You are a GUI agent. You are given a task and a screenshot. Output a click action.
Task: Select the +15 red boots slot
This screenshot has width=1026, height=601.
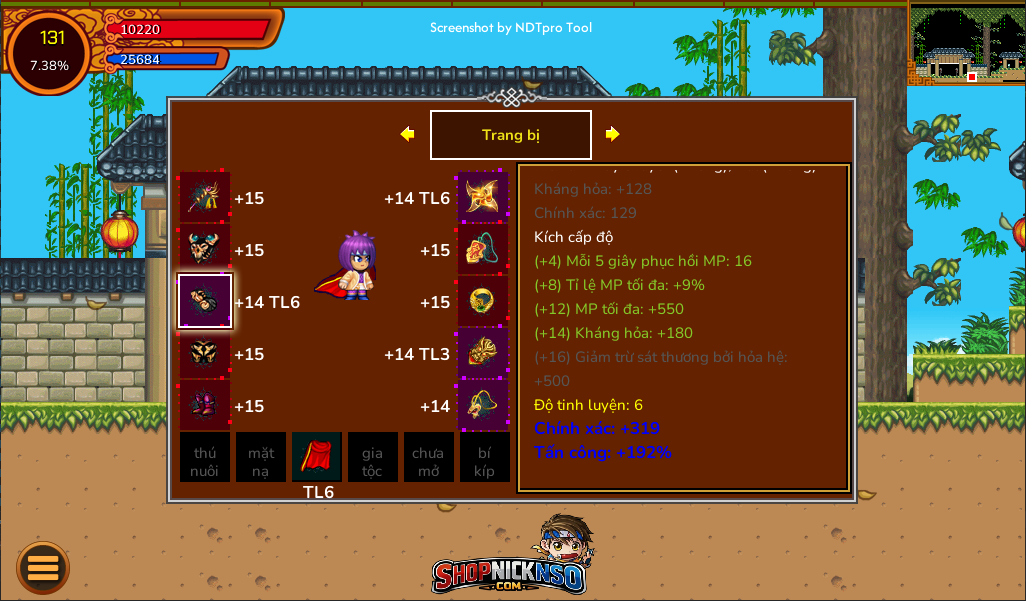click(x=205, y=405)
